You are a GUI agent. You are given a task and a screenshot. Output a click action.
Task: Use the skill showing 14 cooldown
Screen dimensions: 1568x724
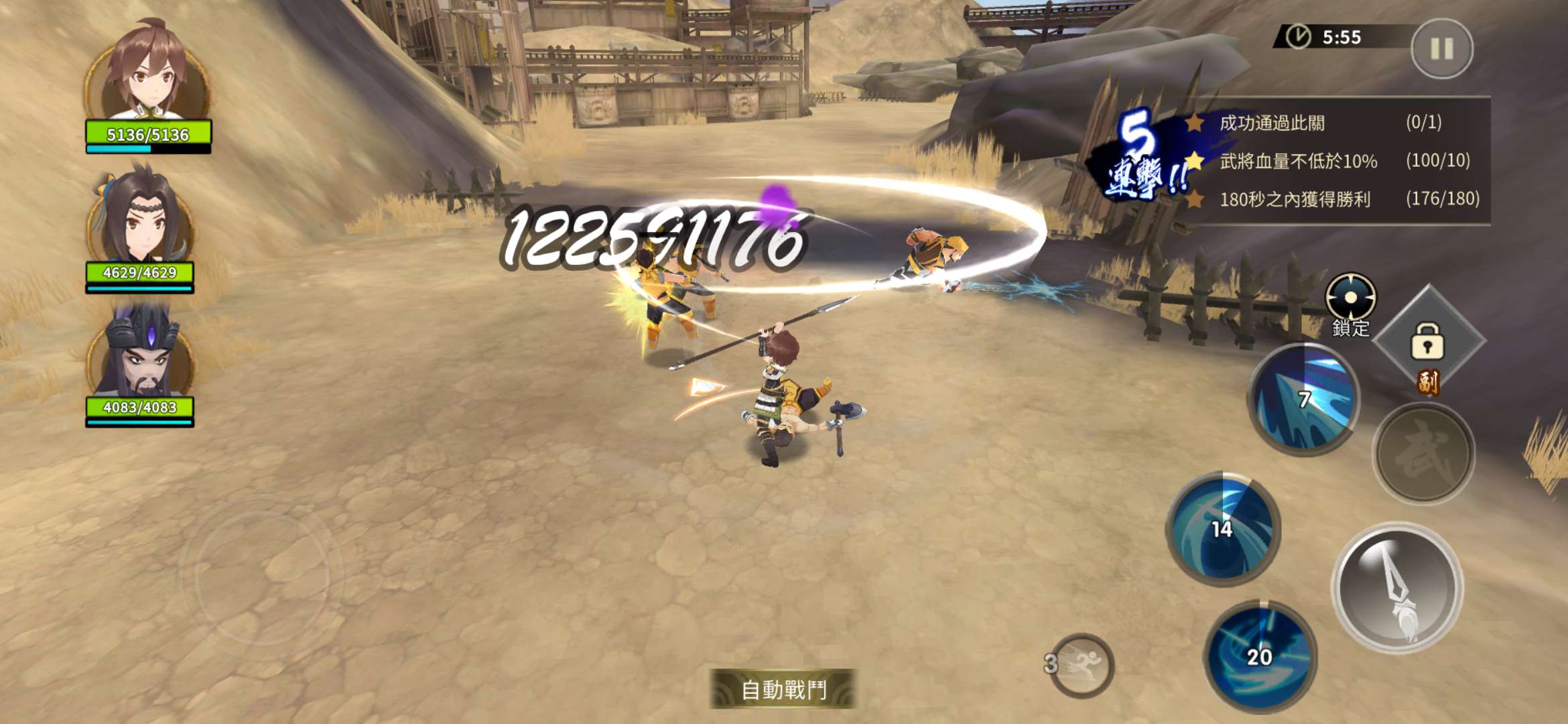pyautogui.click(x=1223, y=529)
